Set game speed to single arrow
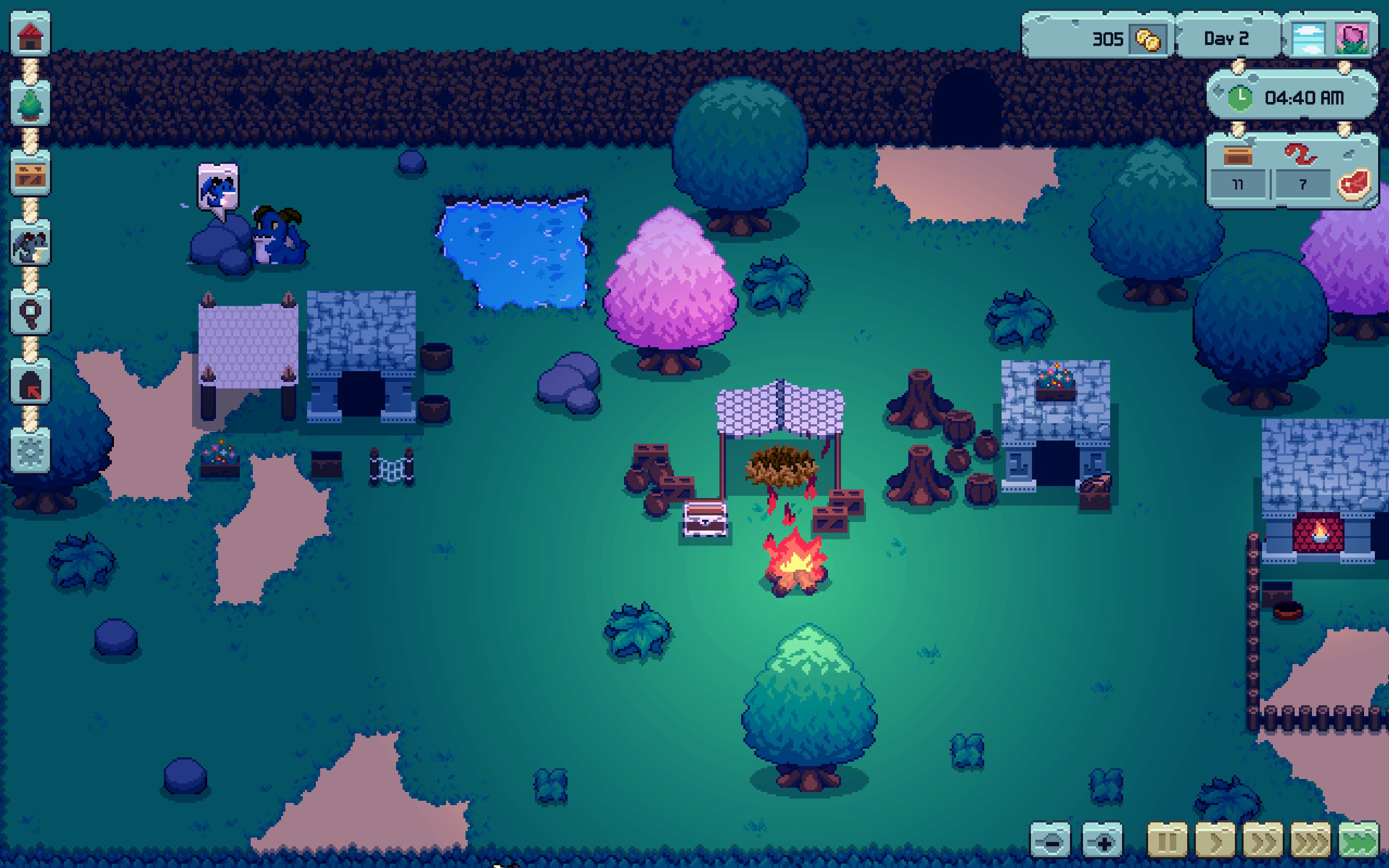 (x=1215, y=841)
